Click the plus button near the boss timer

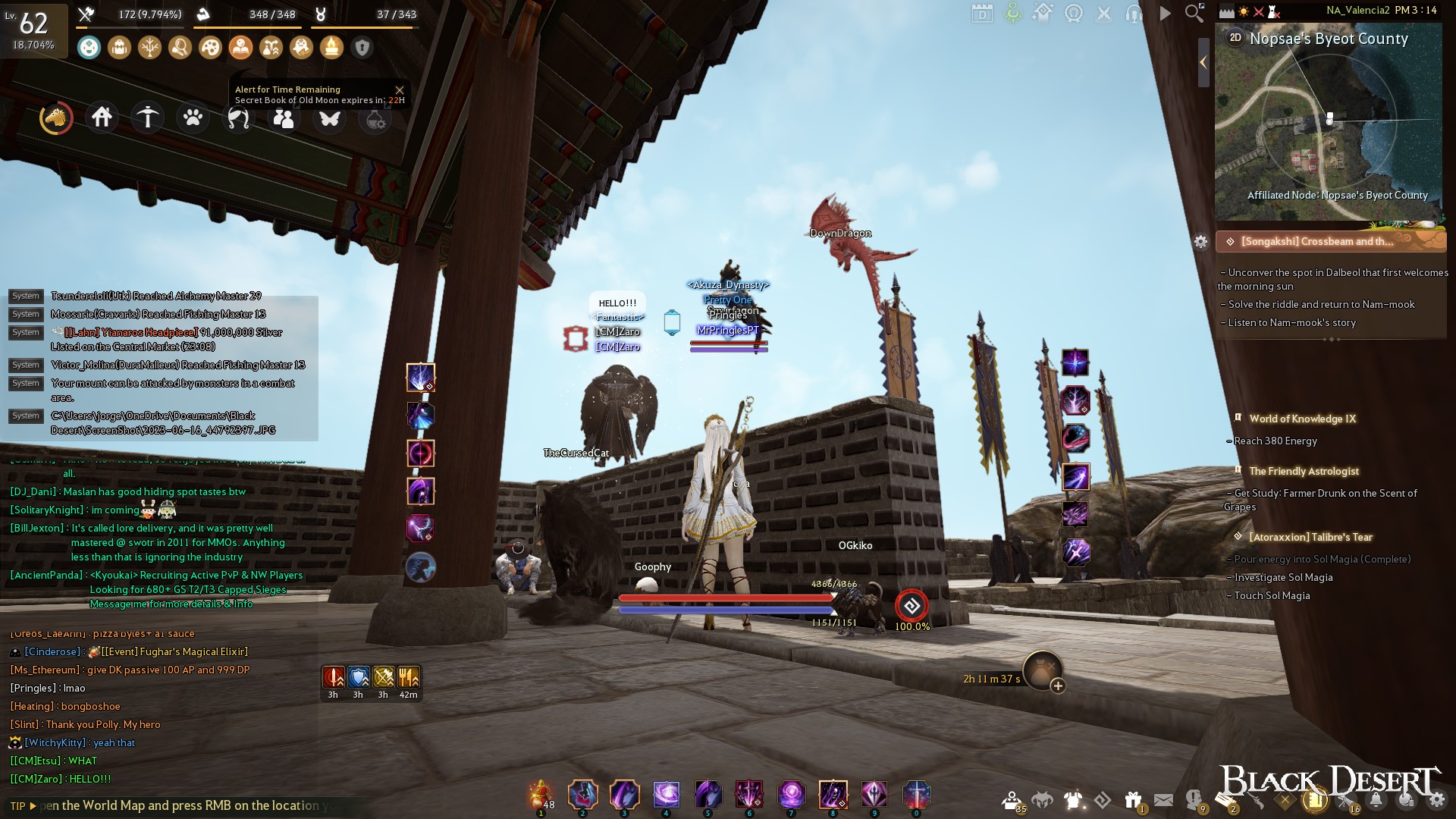(1057, 685)
